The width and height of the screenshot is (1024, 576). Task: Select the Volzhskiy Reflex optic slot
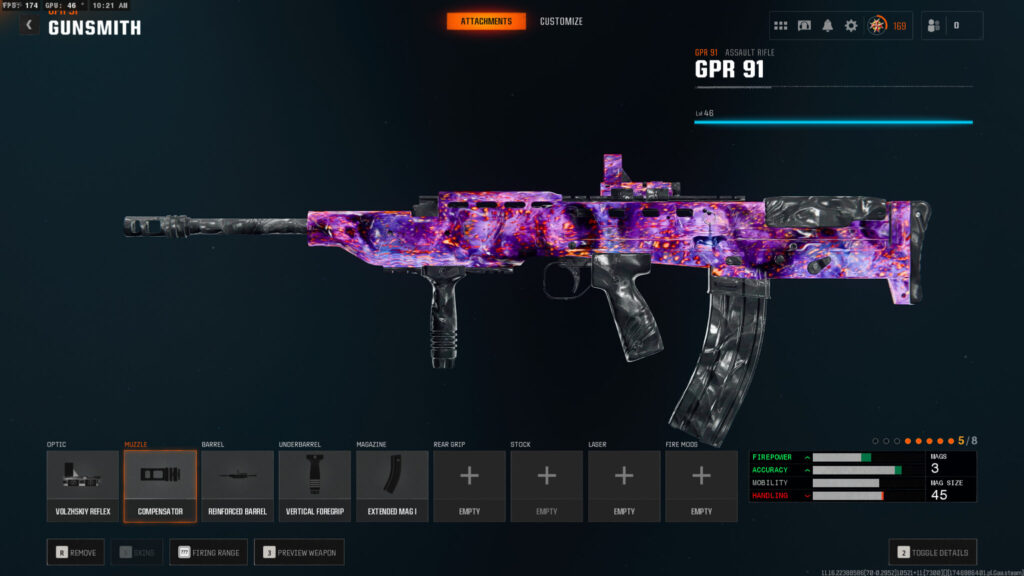click(83, 485)
